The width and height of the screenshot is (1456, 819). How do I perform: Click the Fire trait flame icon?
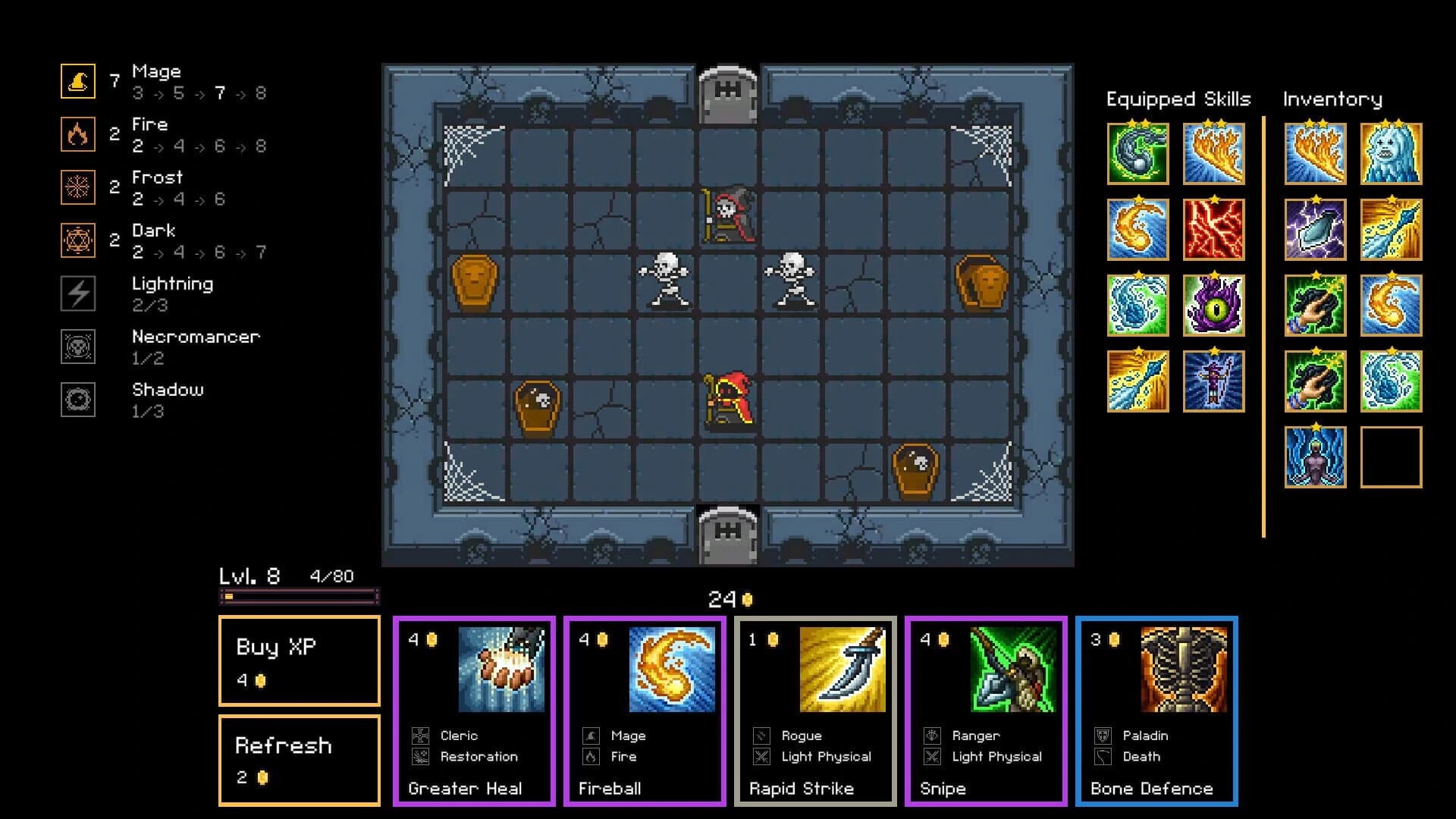pyautogui.click(x=78, y=133)
